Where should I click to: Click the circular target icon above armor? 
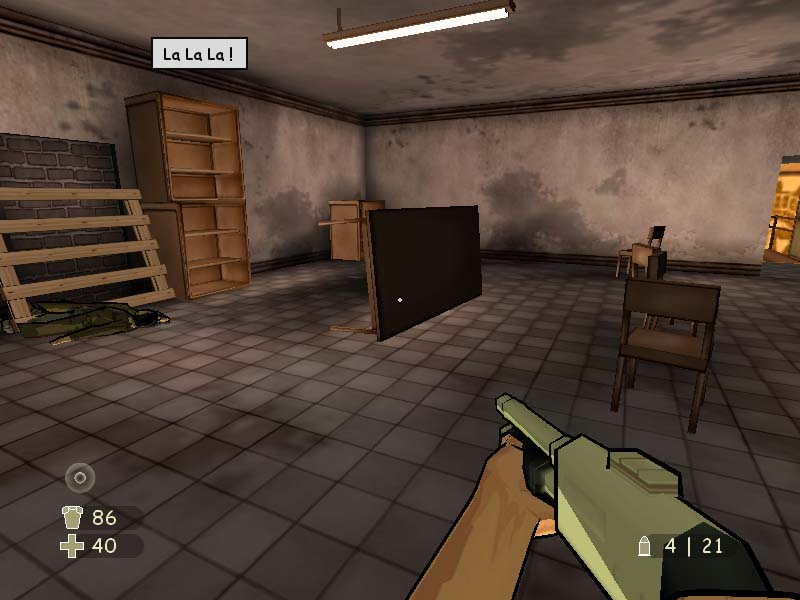tap(80, 478)
